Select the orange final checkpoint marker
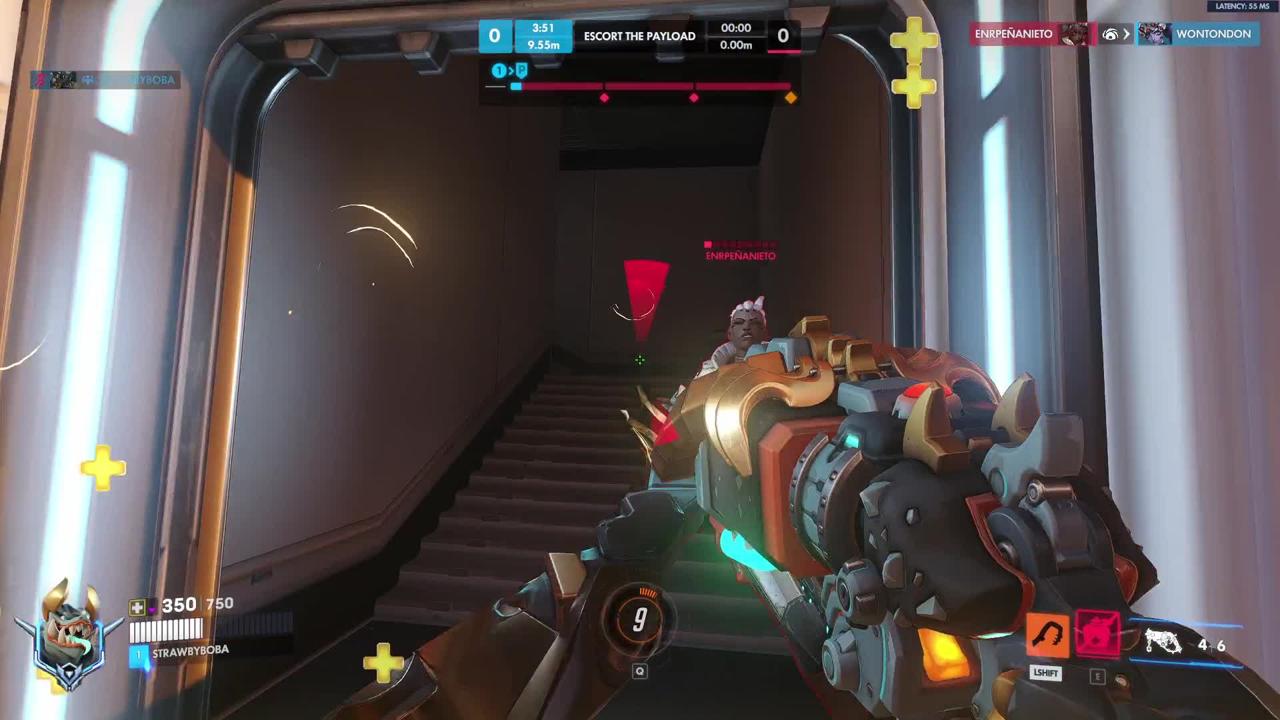The image size is (1280, 720). (791, 97)
